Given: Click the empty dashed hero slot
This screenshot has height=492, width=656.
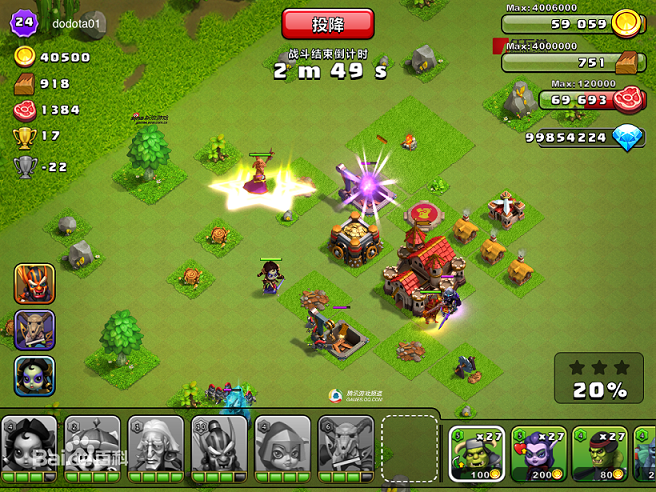Looking at the screenshot, I should (408, 443).
